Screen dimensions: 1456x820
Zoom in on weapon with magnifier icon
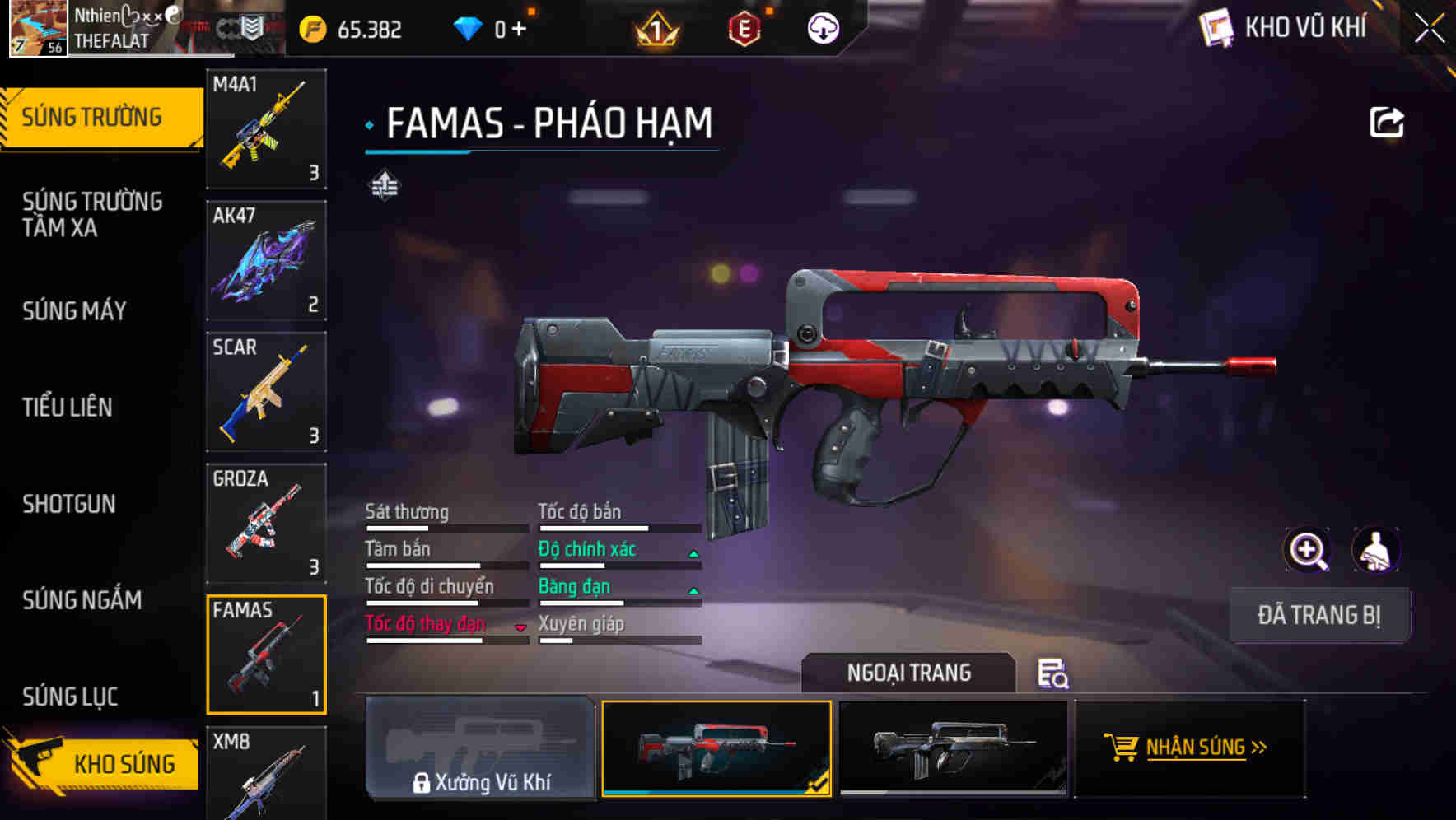pyautogui.click(x=1307, y=550)
